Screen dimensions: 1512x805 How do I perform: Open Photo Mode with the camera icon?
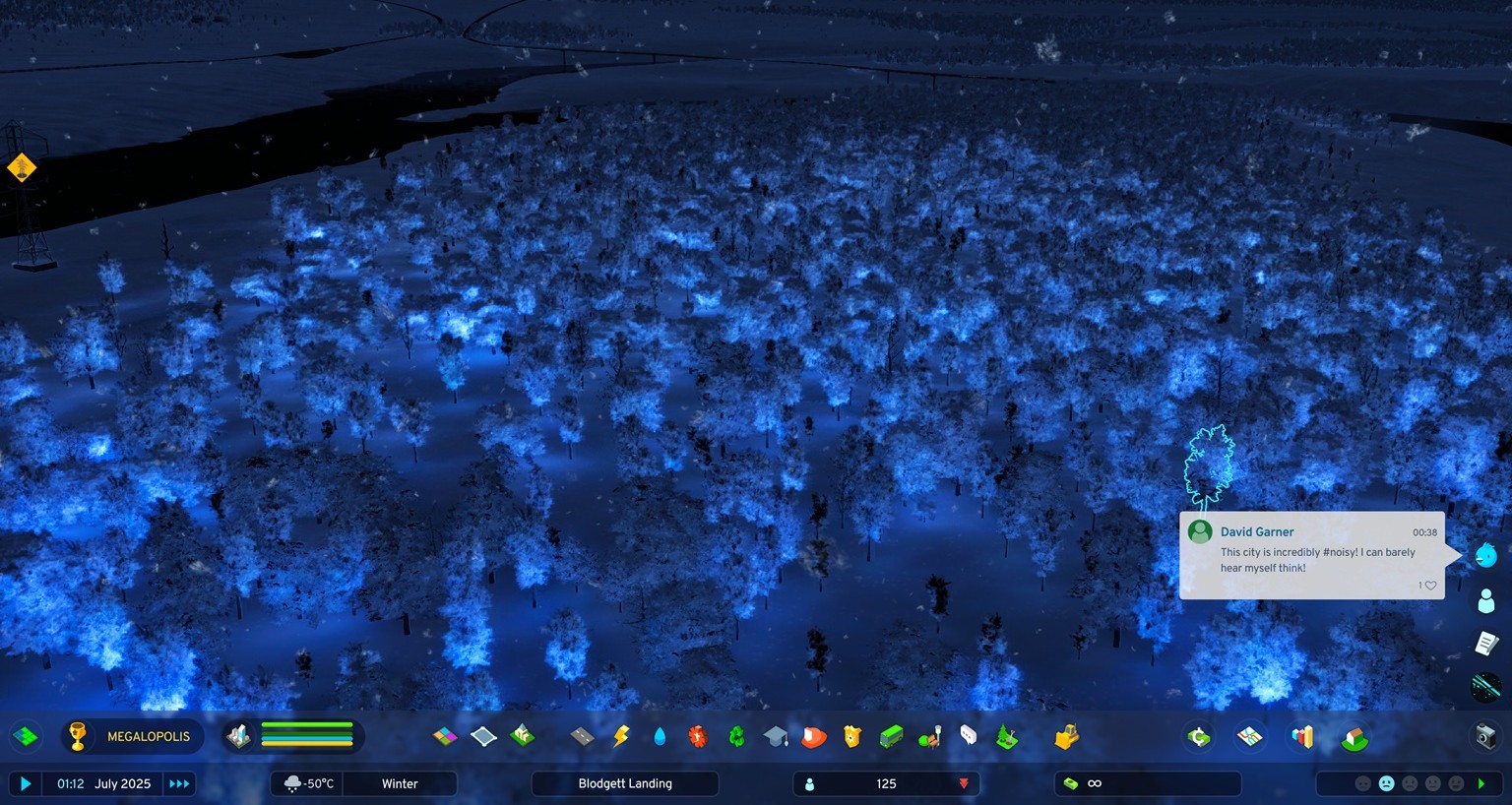1484,736
